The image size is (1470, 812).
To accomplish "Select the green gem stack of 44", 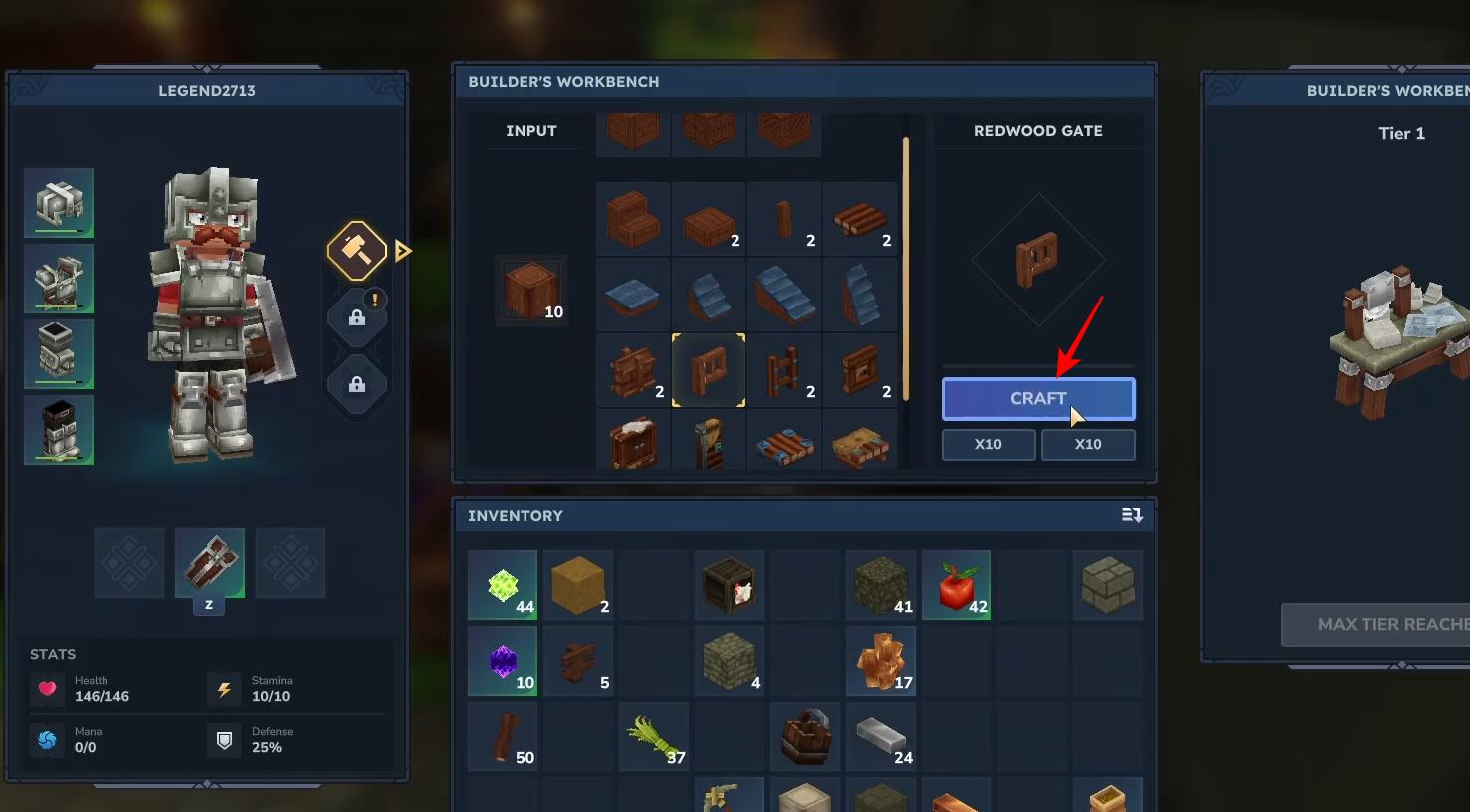I will click(x=503, y=585).
